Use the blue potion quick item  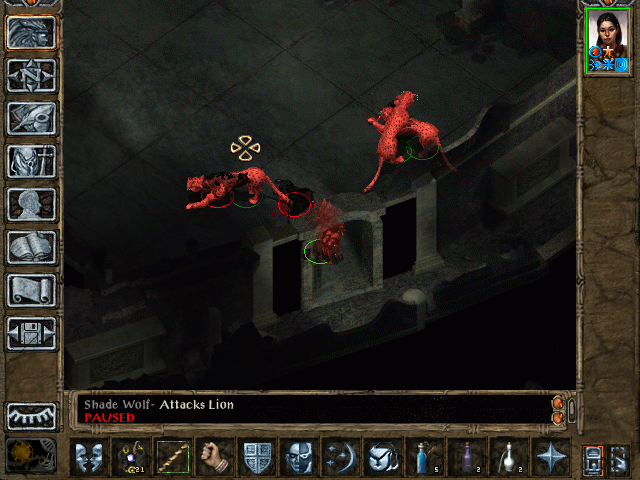(425, 457)
